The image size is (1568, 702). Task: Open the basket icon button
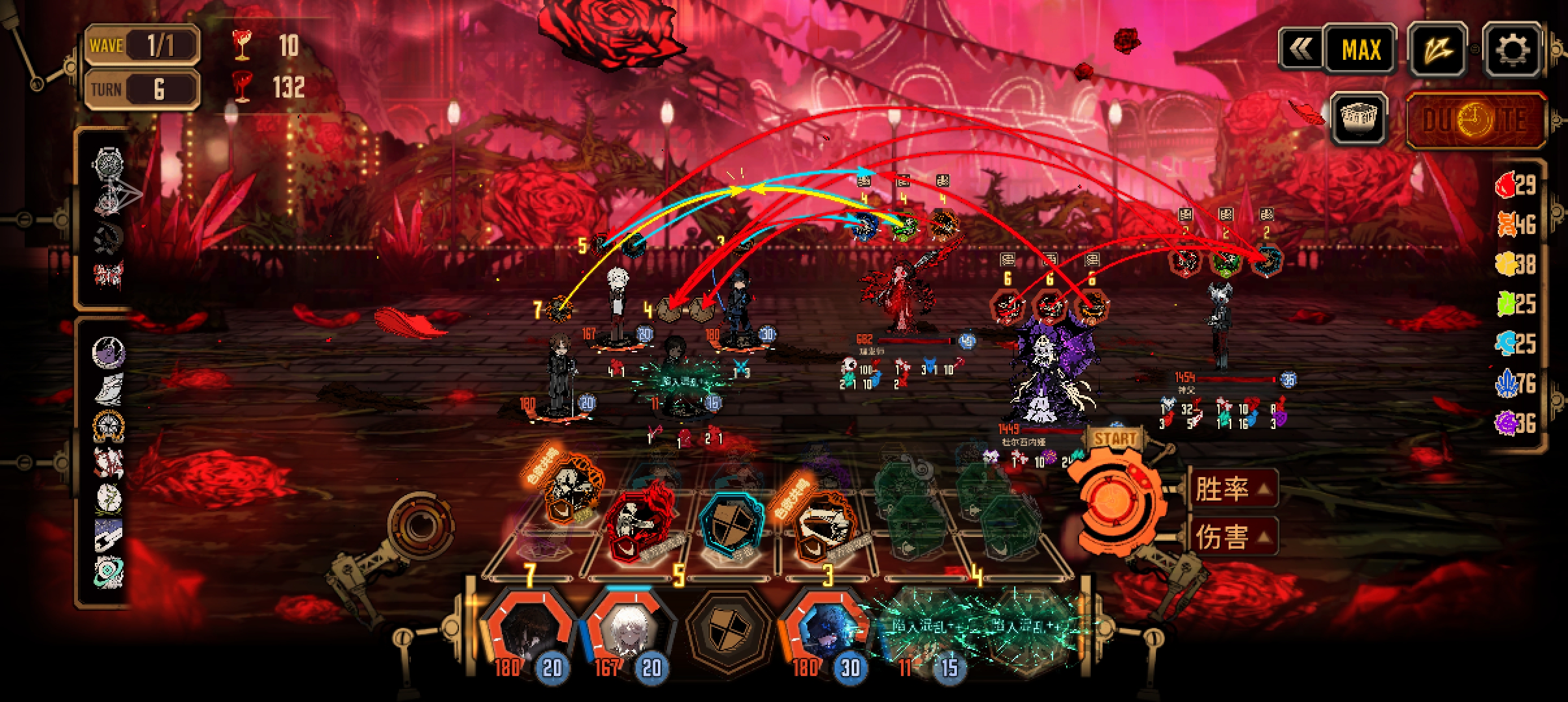[1358, 119]
